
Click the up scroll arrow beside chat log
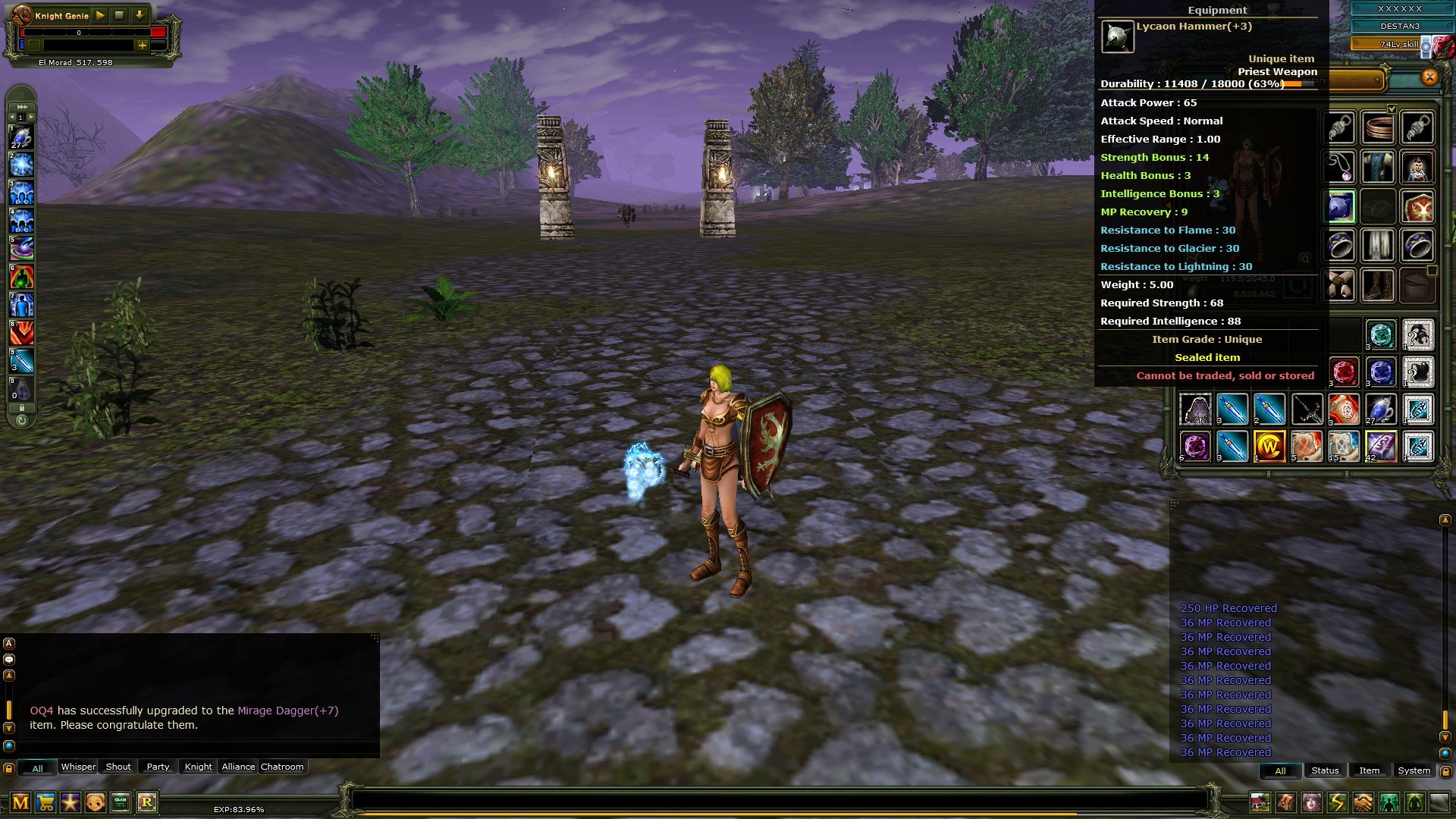(8, 674)
